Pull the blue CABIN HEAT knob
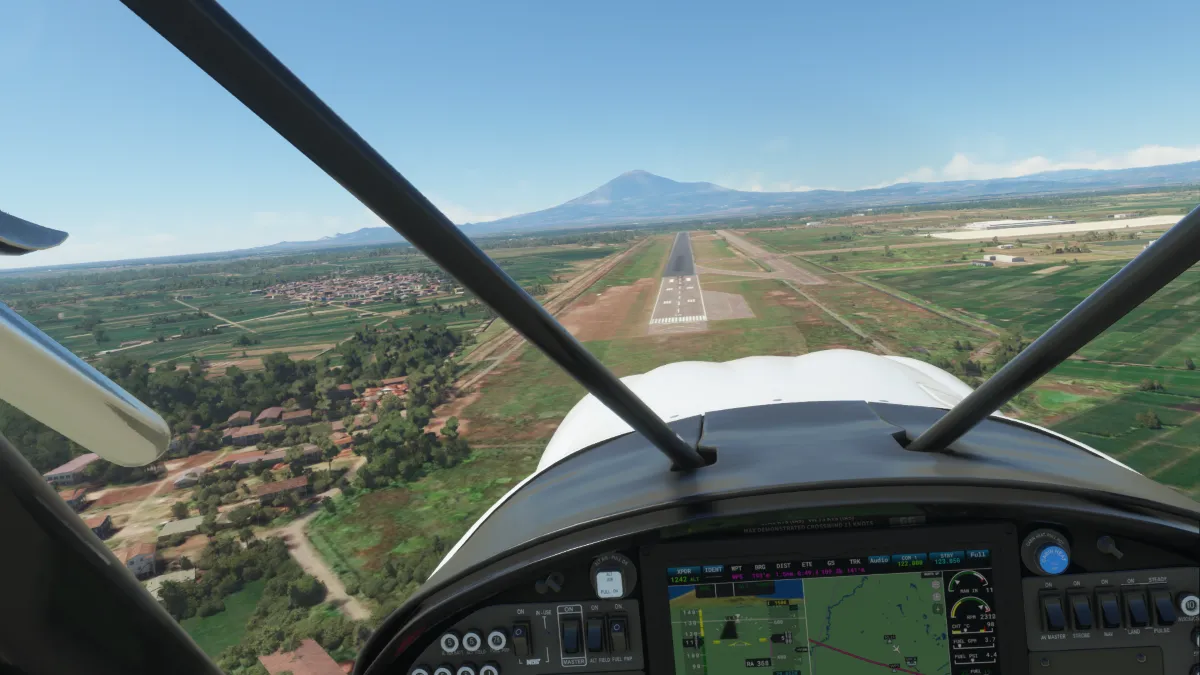The image size is (1200, 675). 1052,559
